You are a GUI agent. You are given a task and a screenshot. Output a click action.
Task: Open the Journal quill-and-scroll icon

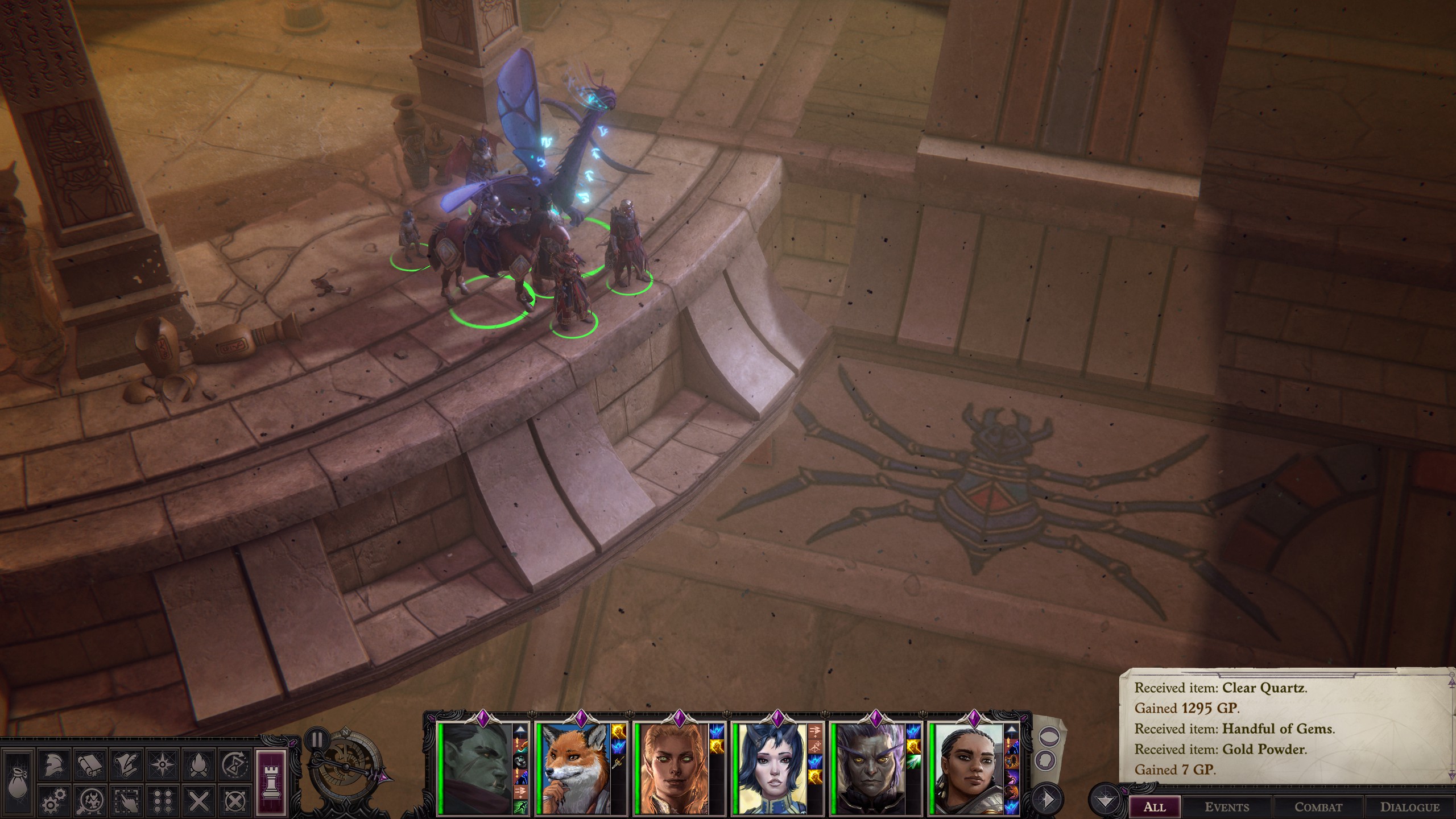pyautogui.click(x=126, y=764)
